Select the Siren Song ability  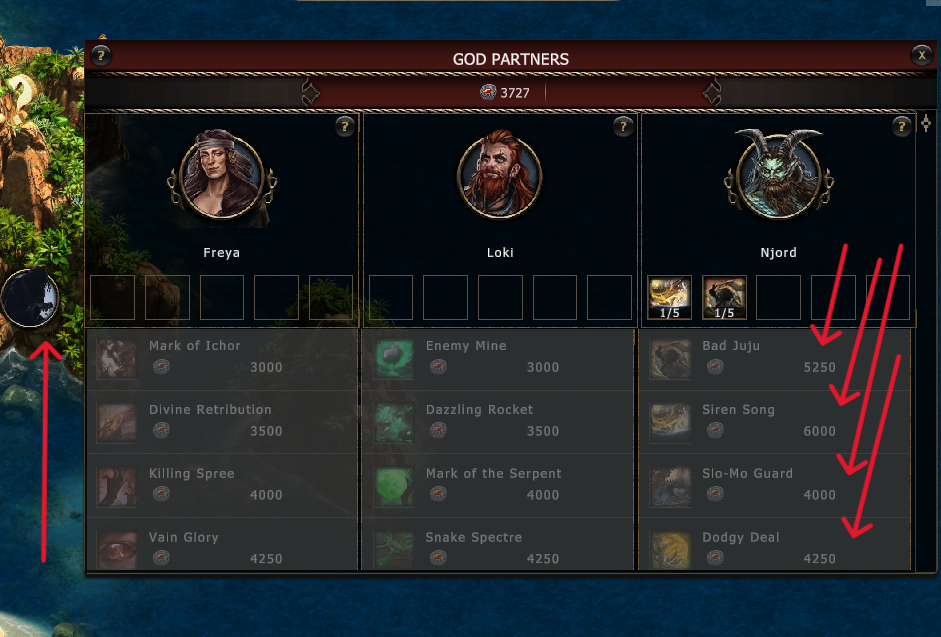click(775, 422)
